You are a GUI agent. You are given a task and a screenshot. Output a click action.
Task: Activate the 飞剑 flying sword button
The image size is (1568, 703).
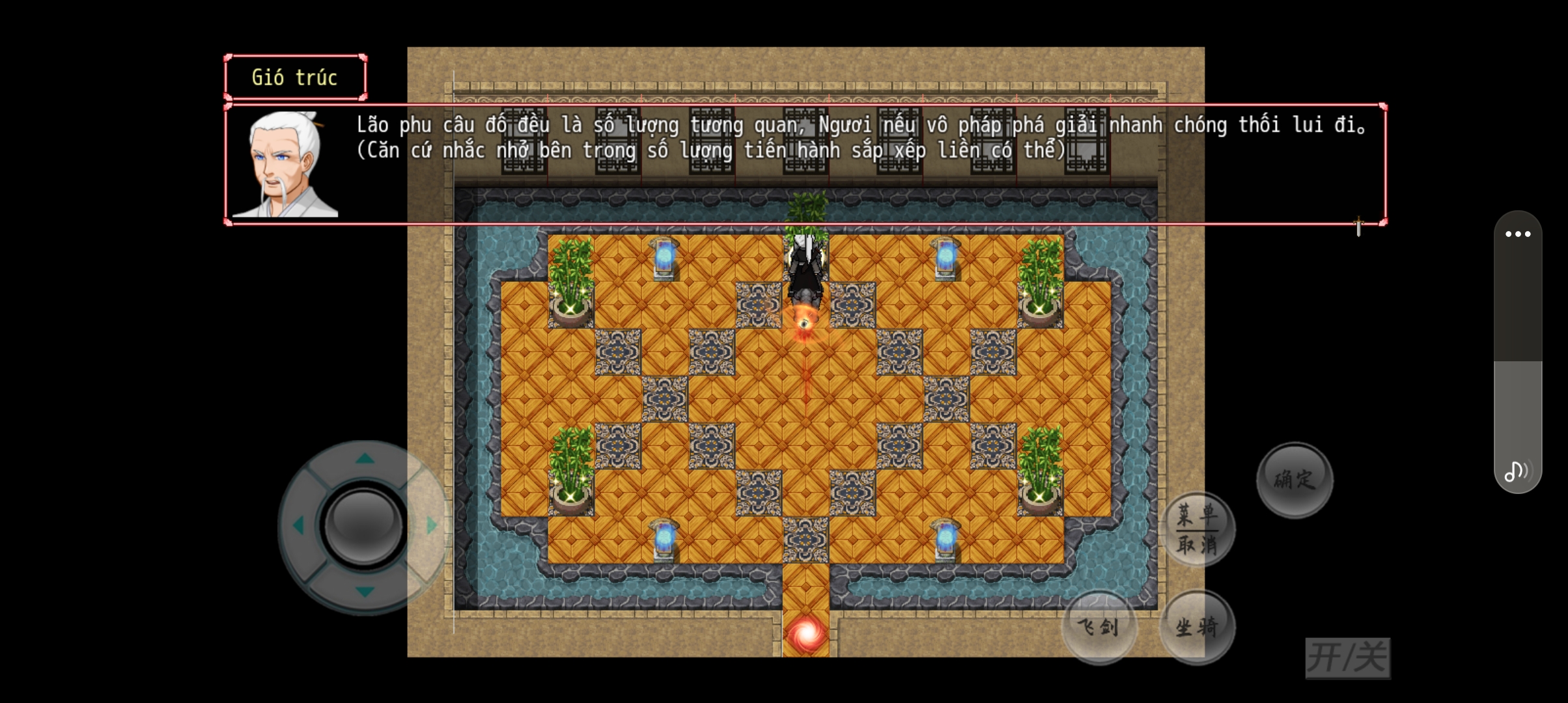1099,627
